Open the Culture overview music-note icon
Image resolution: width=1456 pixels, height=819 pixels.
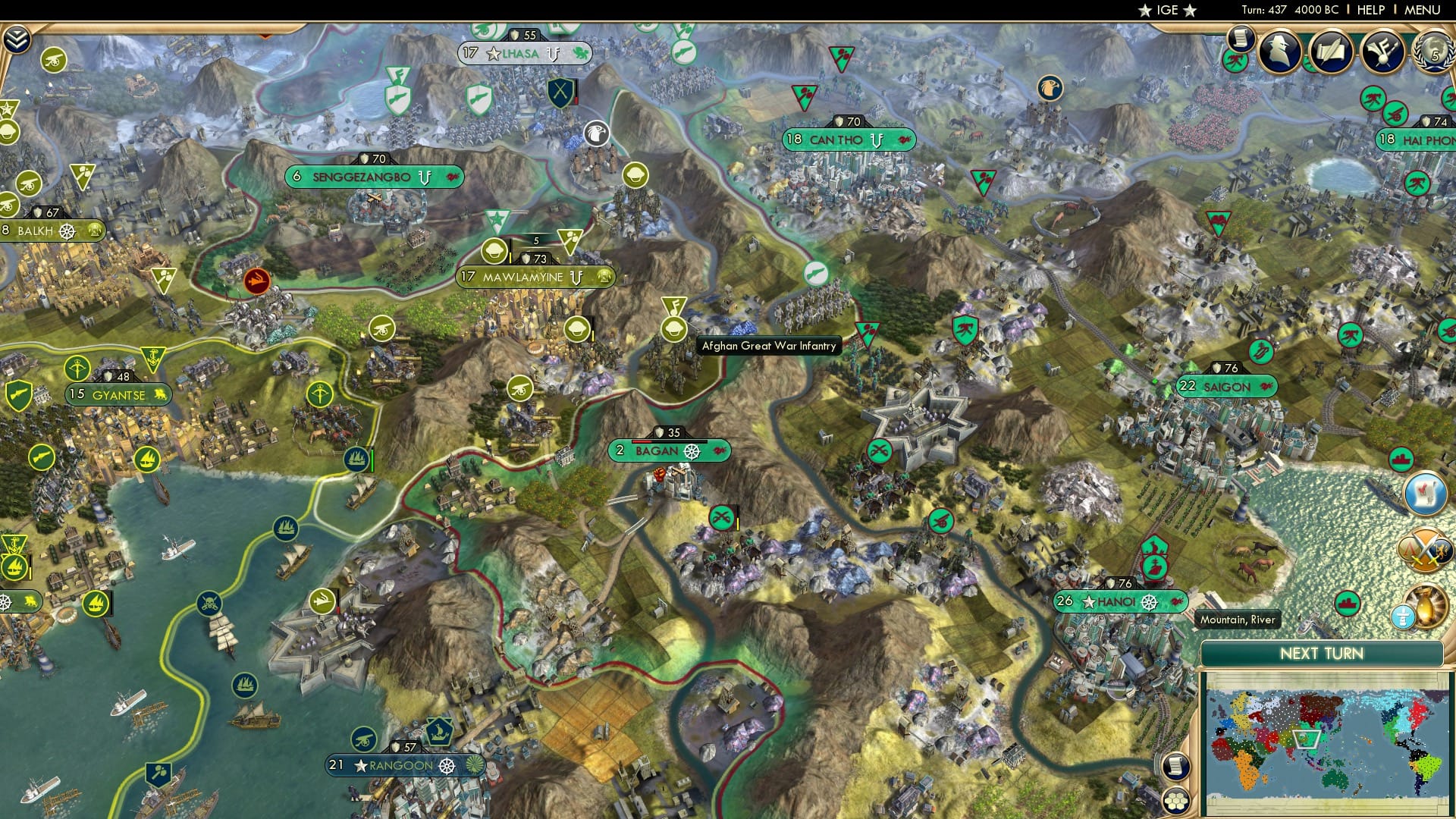(1382, 50)
